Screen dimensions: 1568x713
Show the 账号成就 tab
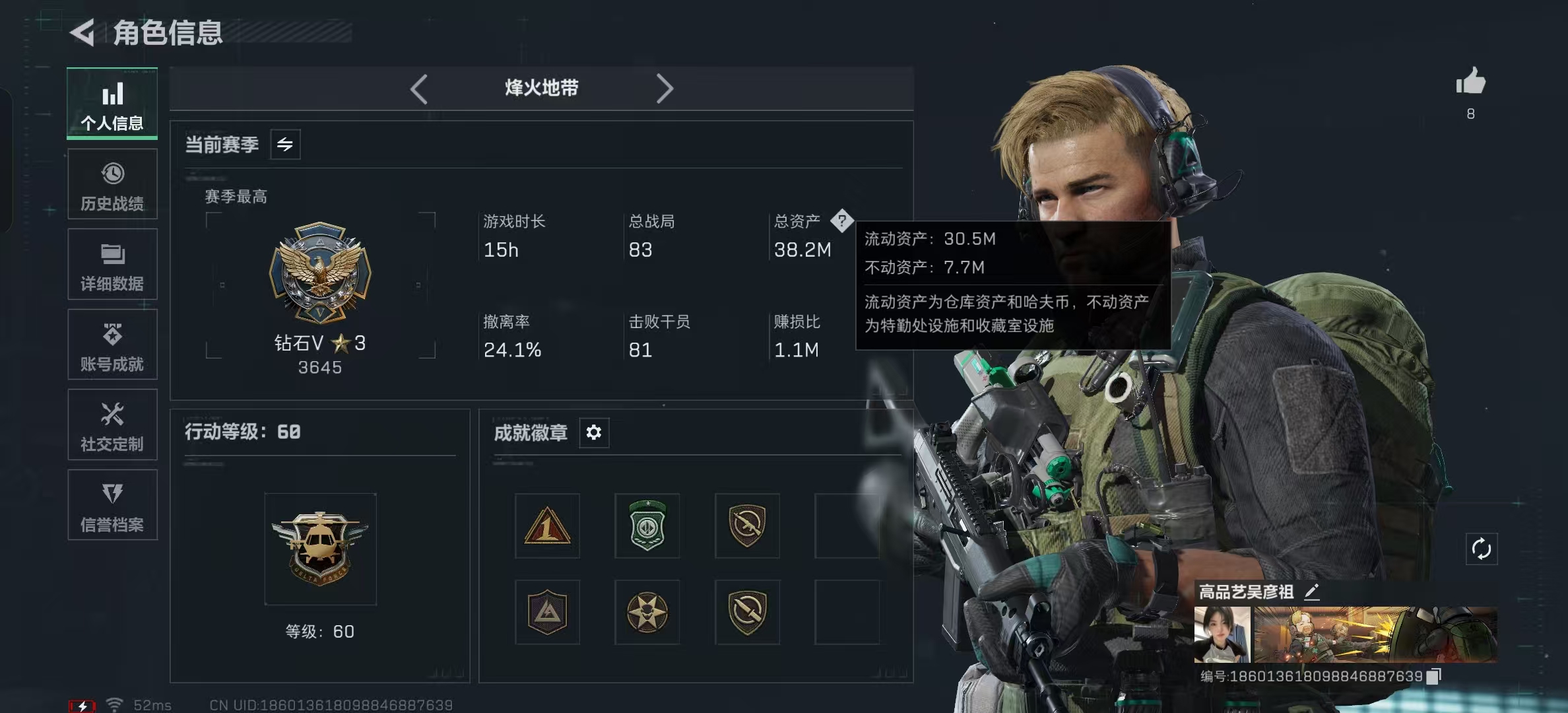(112, 345)
